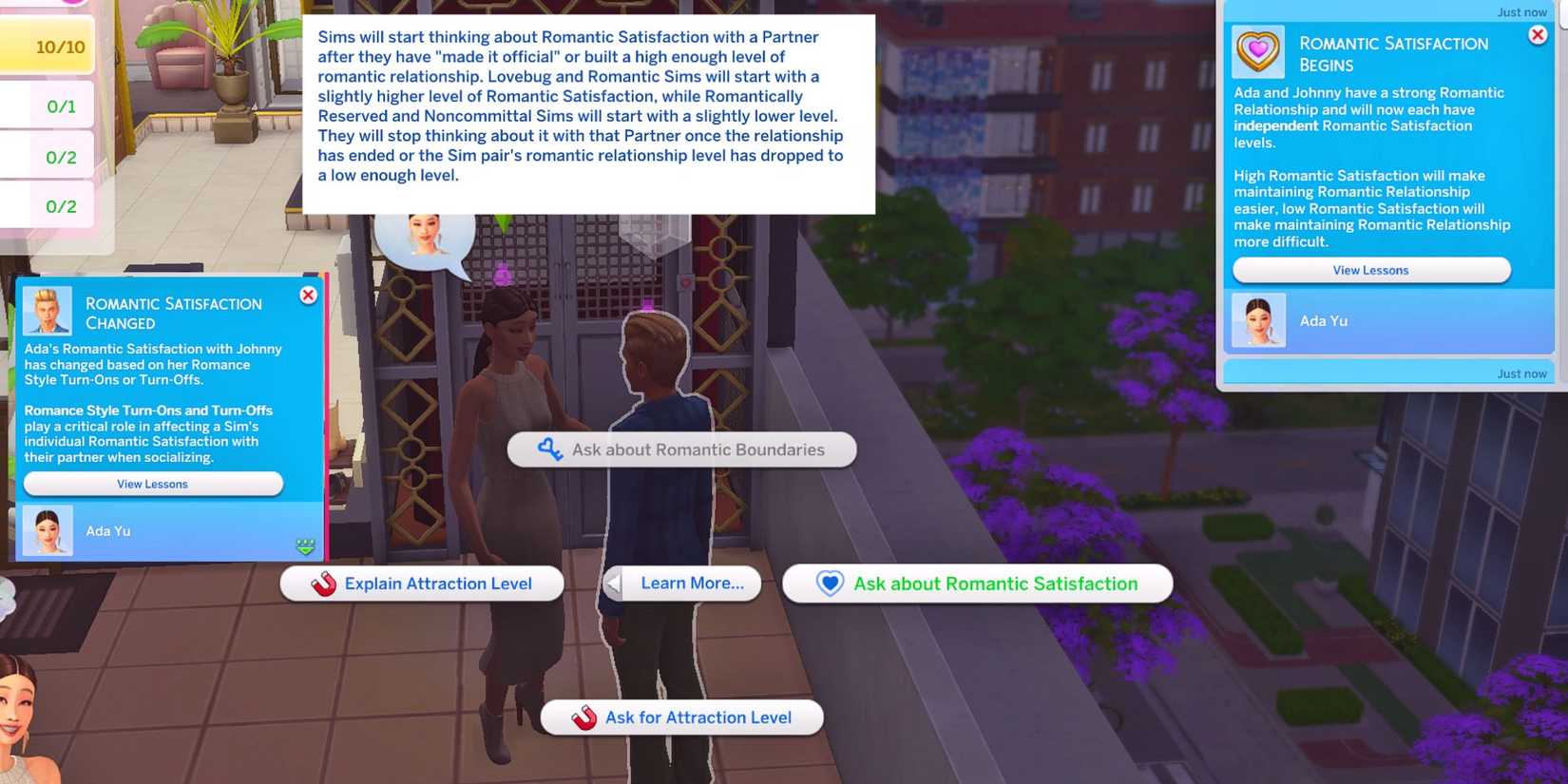
Task: Open View Lessons in the Romantic Satisfaction Changed notification
Action: pyautogui.click(x=152, y=484)
